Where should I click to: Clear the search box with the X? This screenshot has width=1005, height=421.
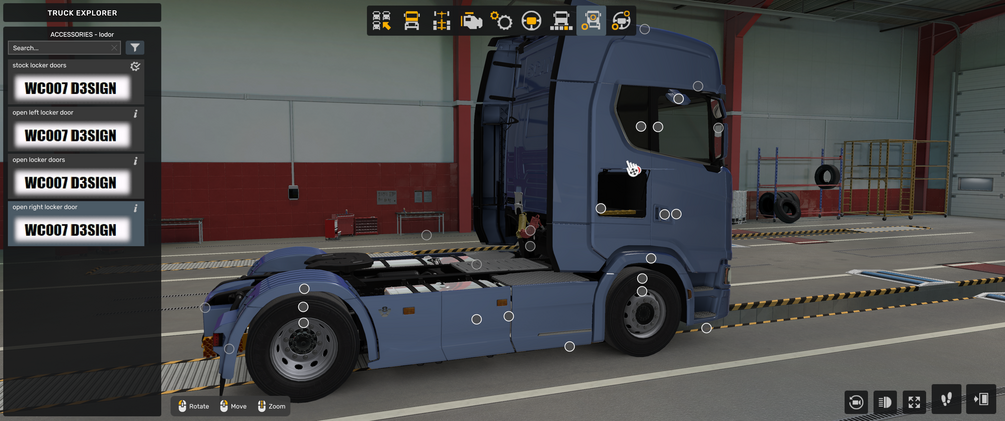pyautogui.click(x=115, y=48)
